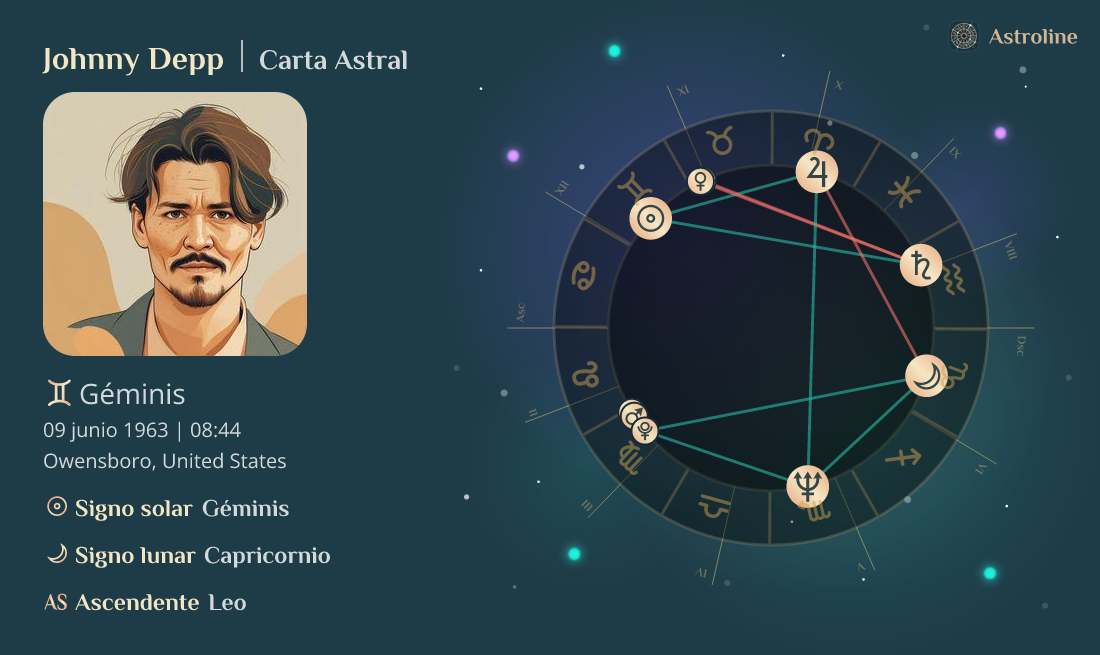Show the Ascendente Leo row
The width and height of the screenshot is (1100, 655).
pyautogui.click(x=146, y=602)
